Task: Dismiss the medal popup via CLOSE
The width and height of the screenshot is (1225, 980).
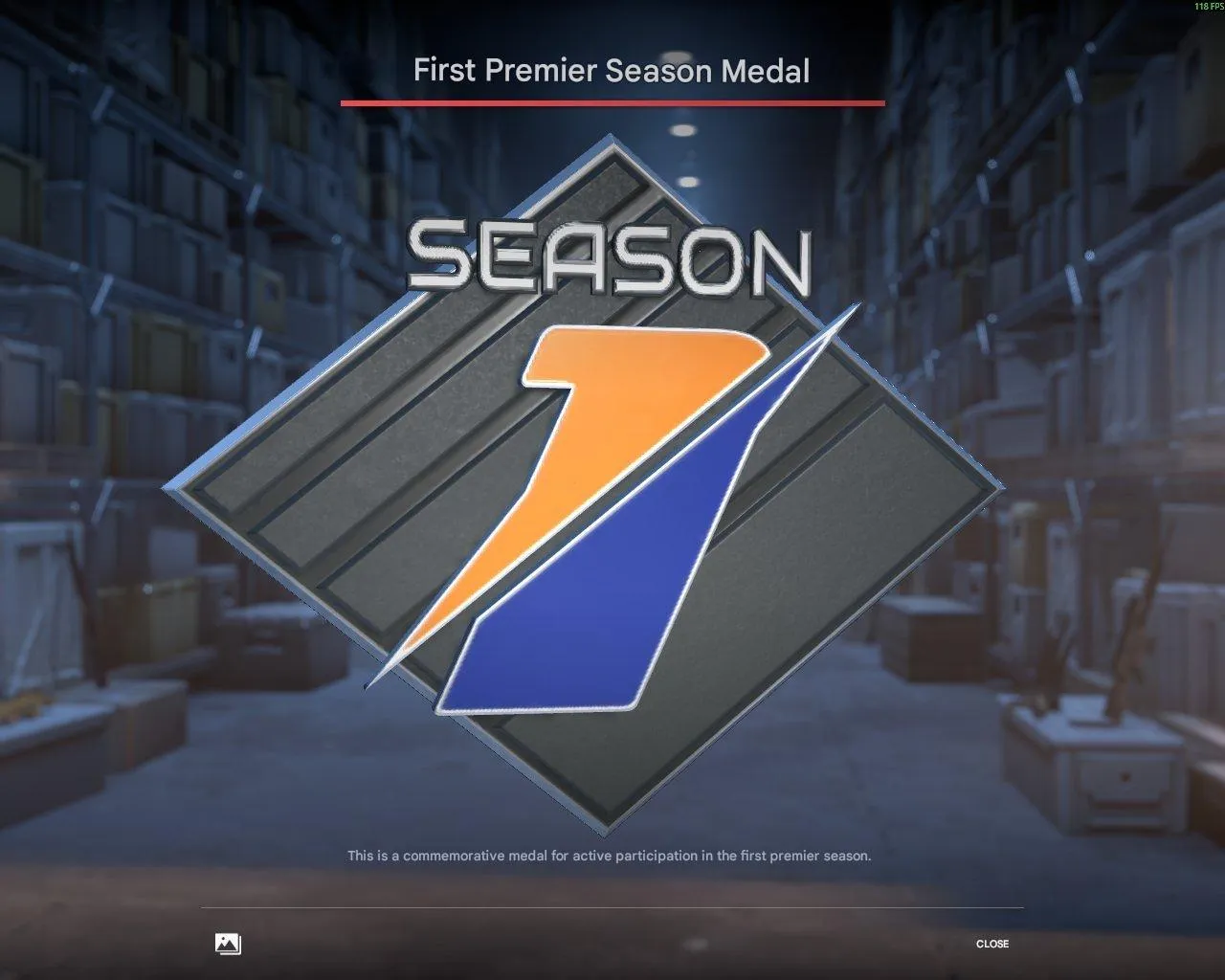Action: [x=993, y=945]
